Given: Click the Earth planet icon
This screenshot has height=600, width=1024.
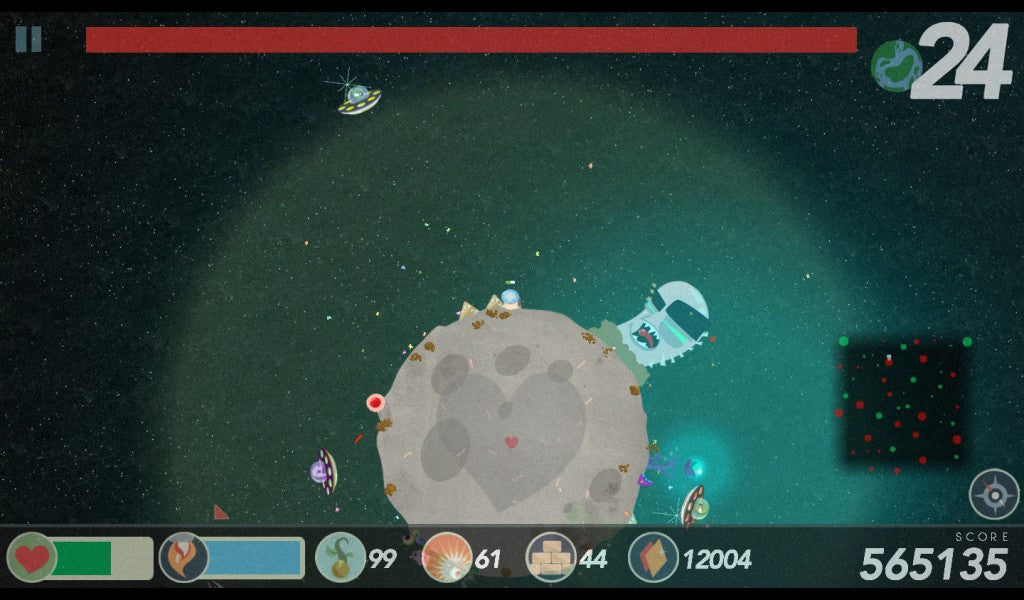Looking at the screenshot, I should point(896,65).
